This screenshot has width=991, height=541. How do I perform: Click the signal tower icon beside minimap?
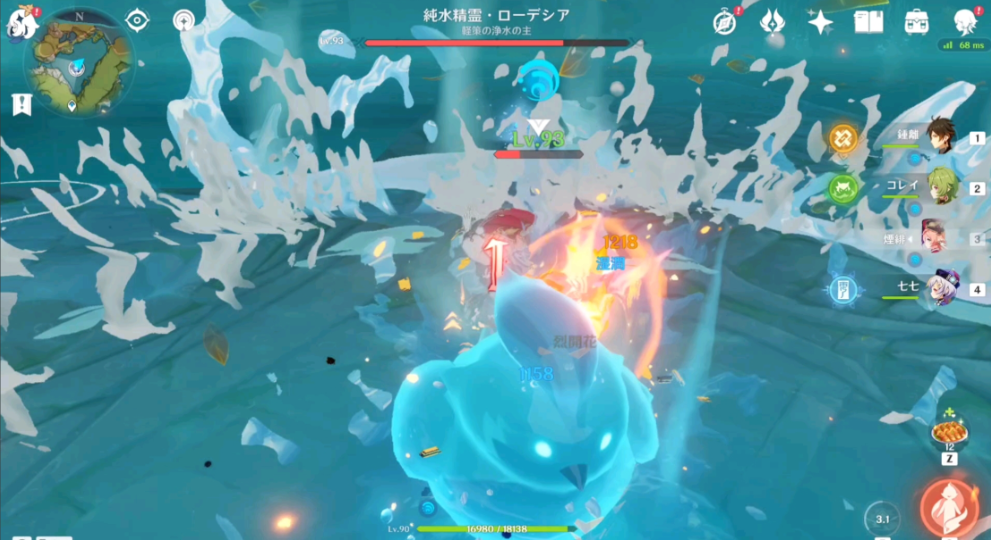(184, 21)
